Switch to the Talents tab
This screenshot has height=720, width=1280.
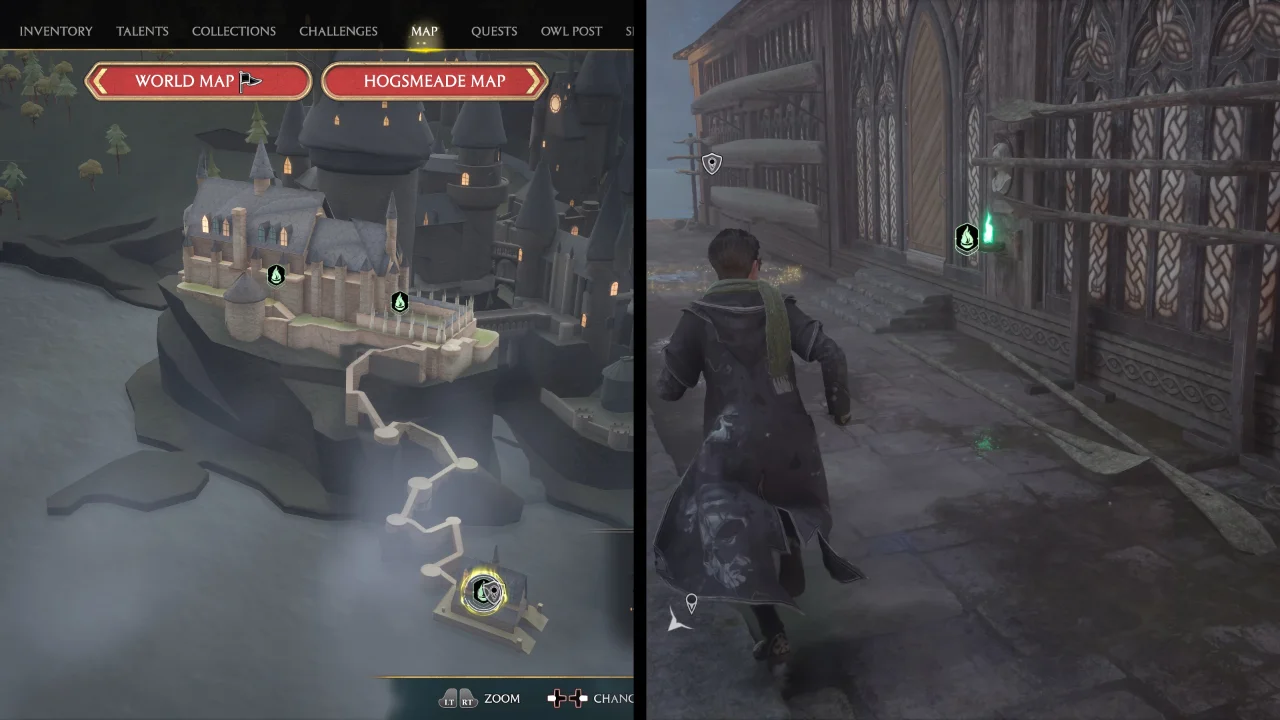(x=142, y=31)
